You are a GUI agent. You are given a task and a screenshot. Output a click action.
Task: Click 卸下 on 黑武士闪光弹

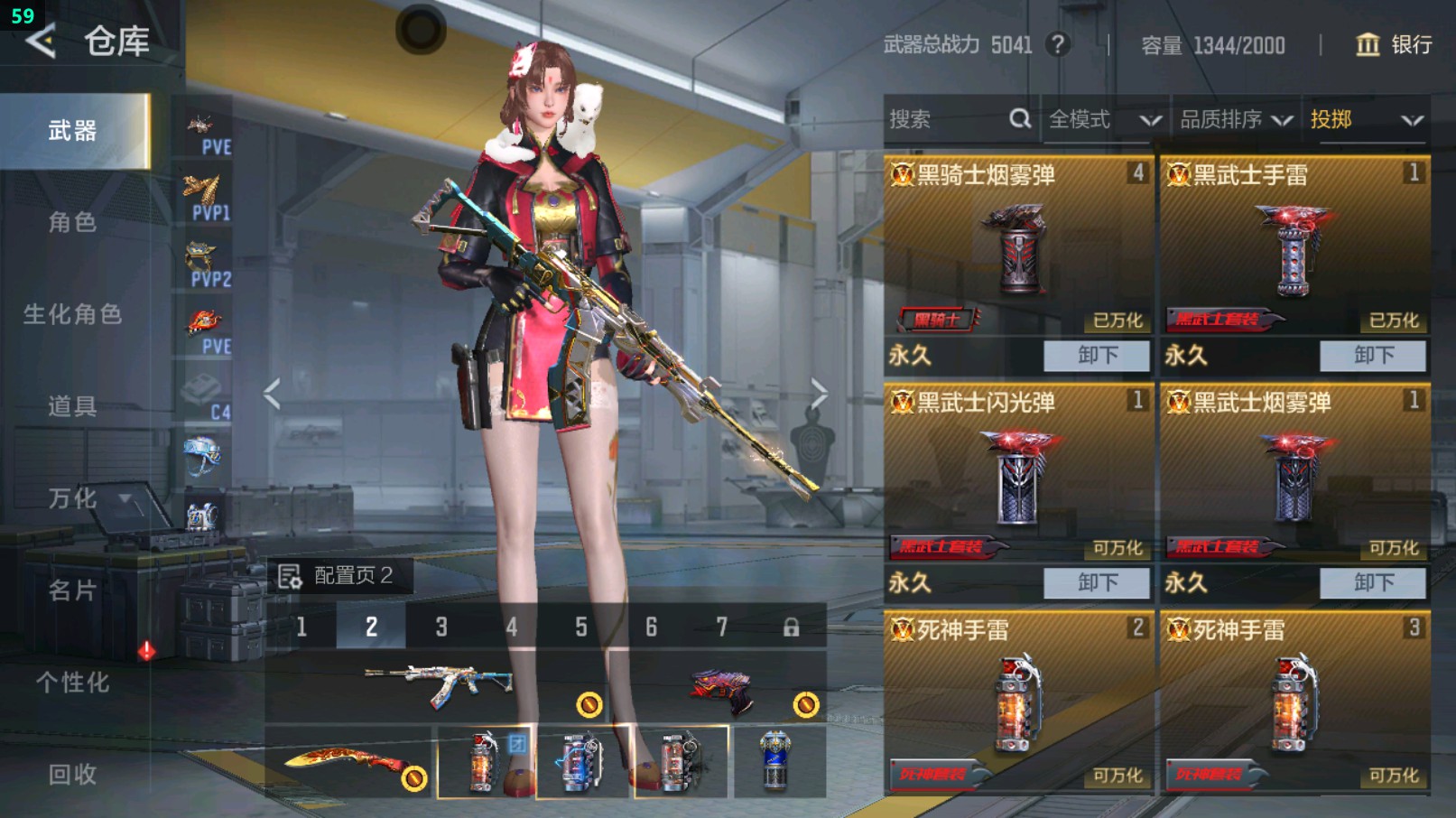tap(1098, 583)
